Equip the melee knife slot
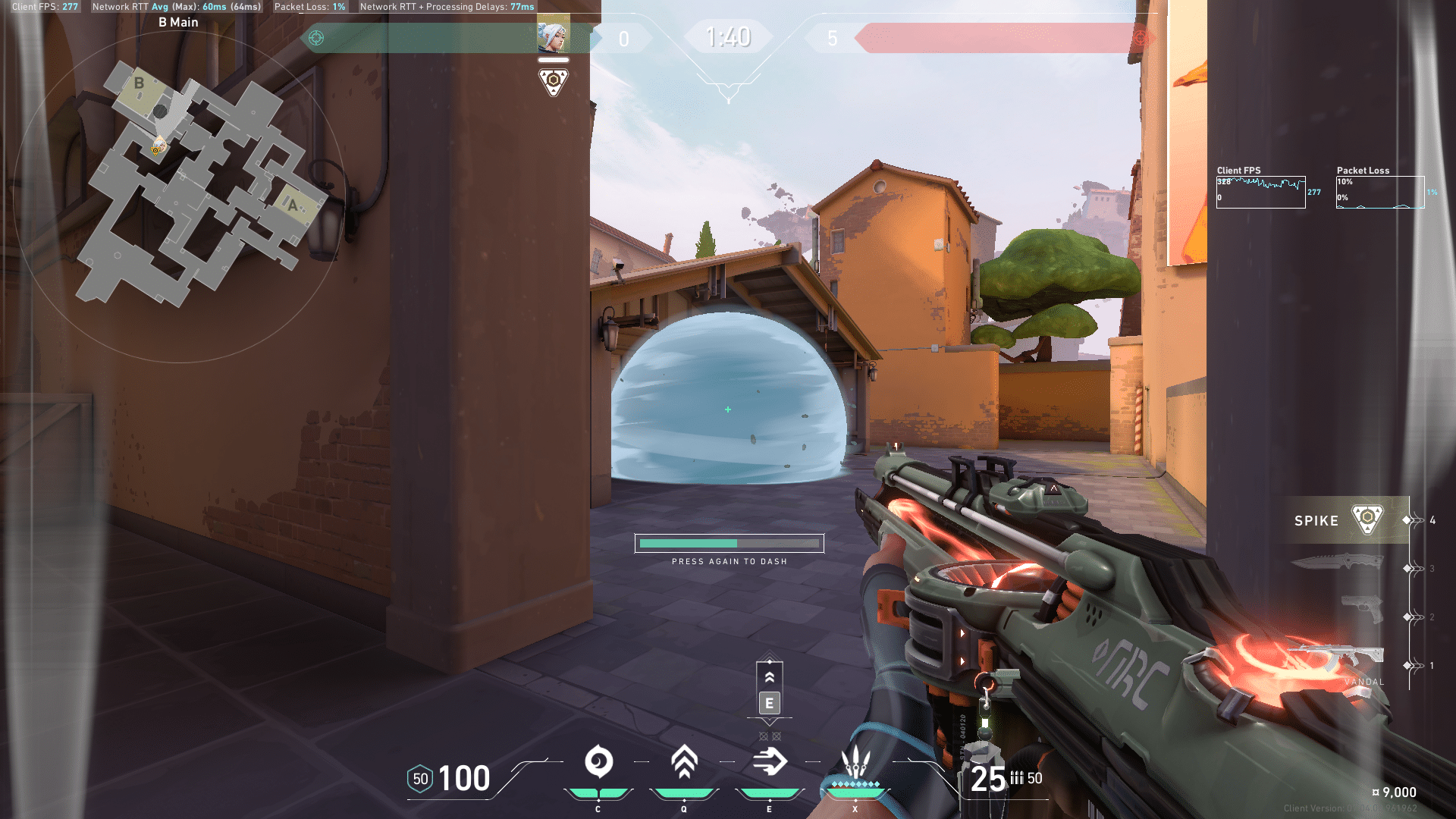The height and width of the screenshot is (819, 1456). (x=1338, y=562)
